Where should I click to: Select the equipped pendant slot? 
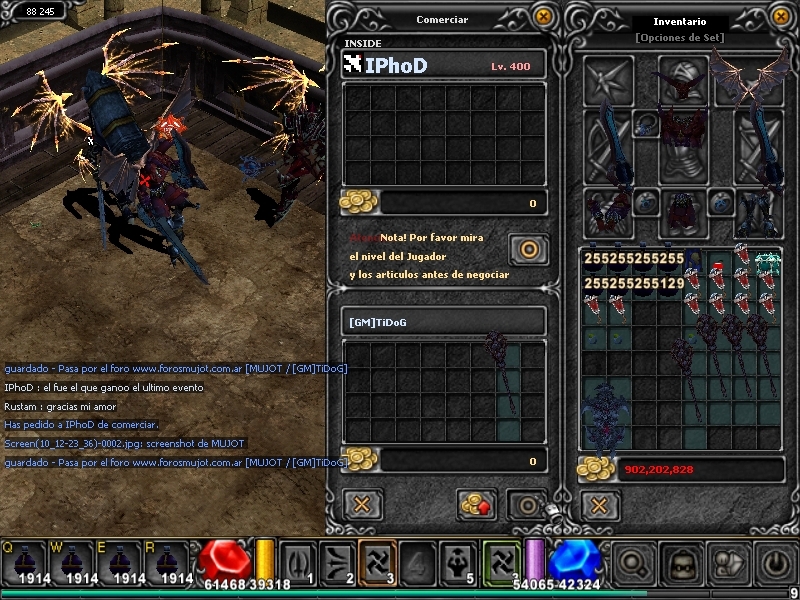coord(646,124)
